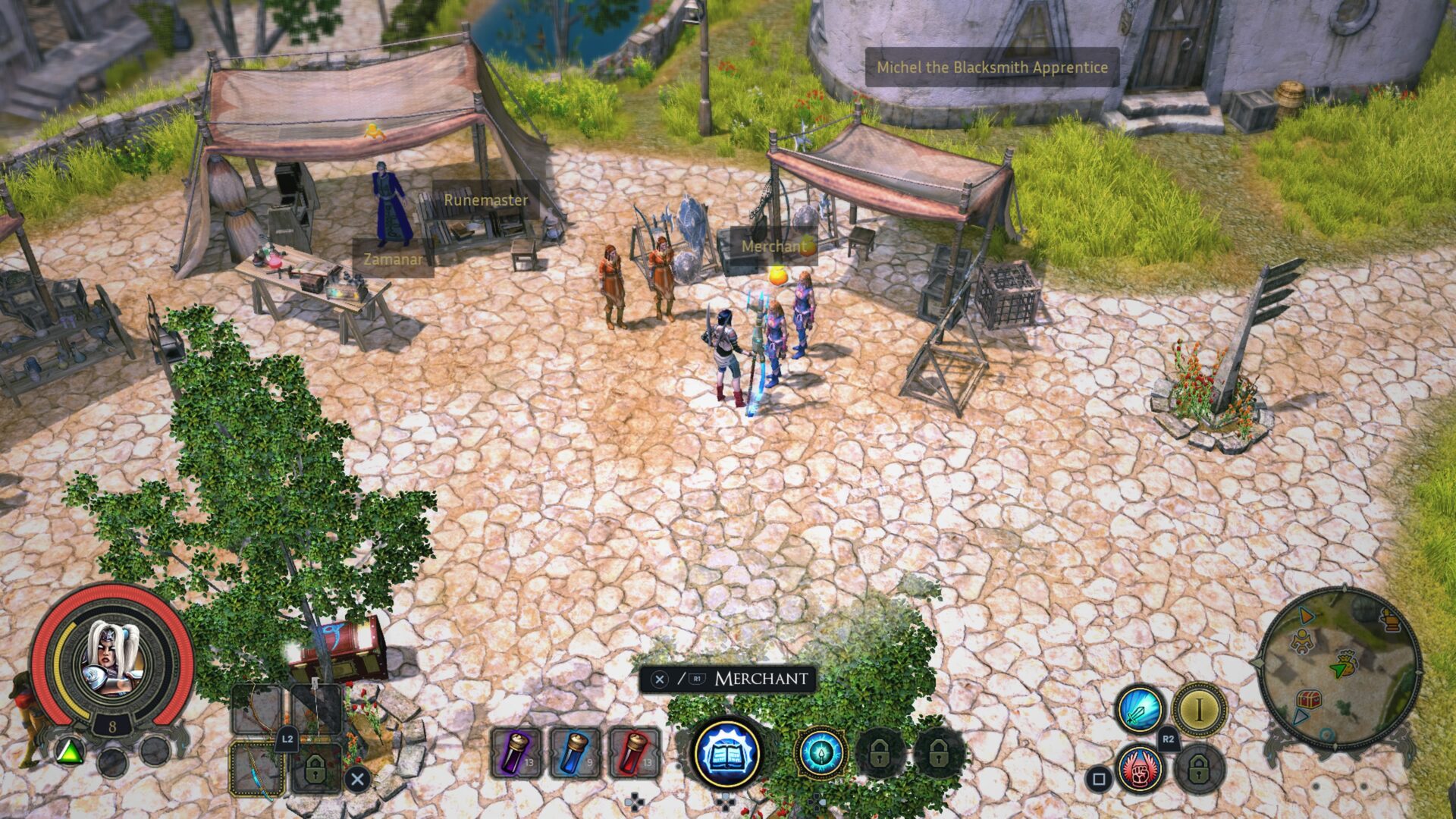Use the blue mana potion

pos(575,752)
